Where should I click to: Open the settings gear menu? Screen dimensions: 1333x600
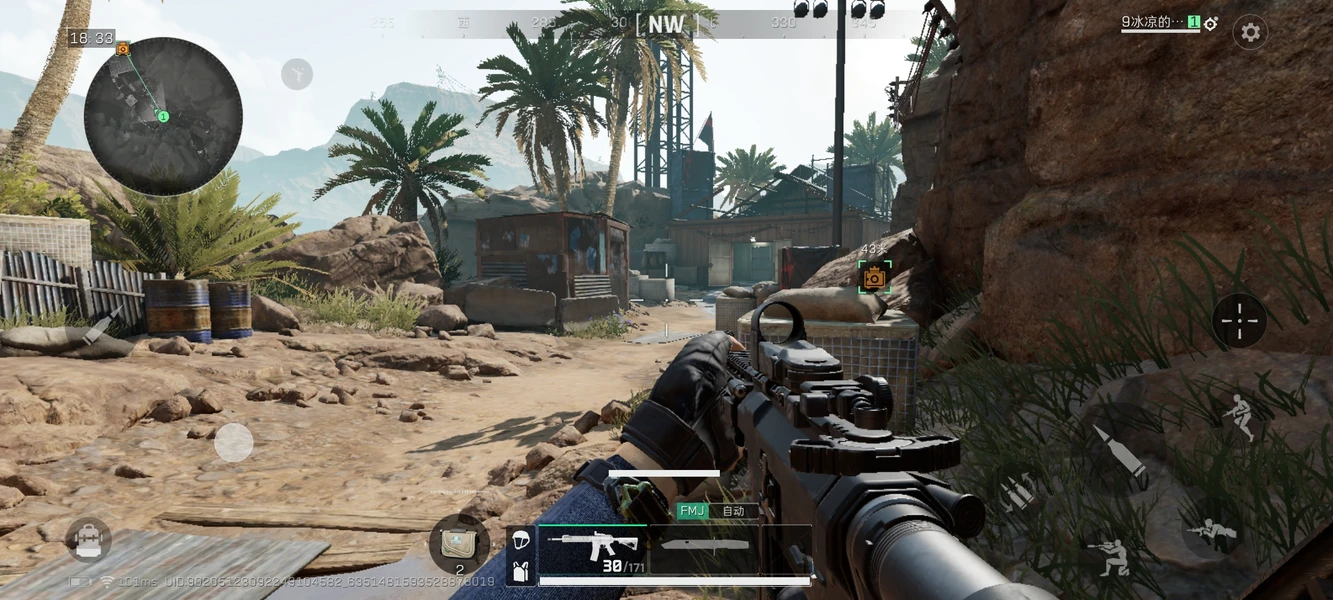click(x=1250, y=32)
